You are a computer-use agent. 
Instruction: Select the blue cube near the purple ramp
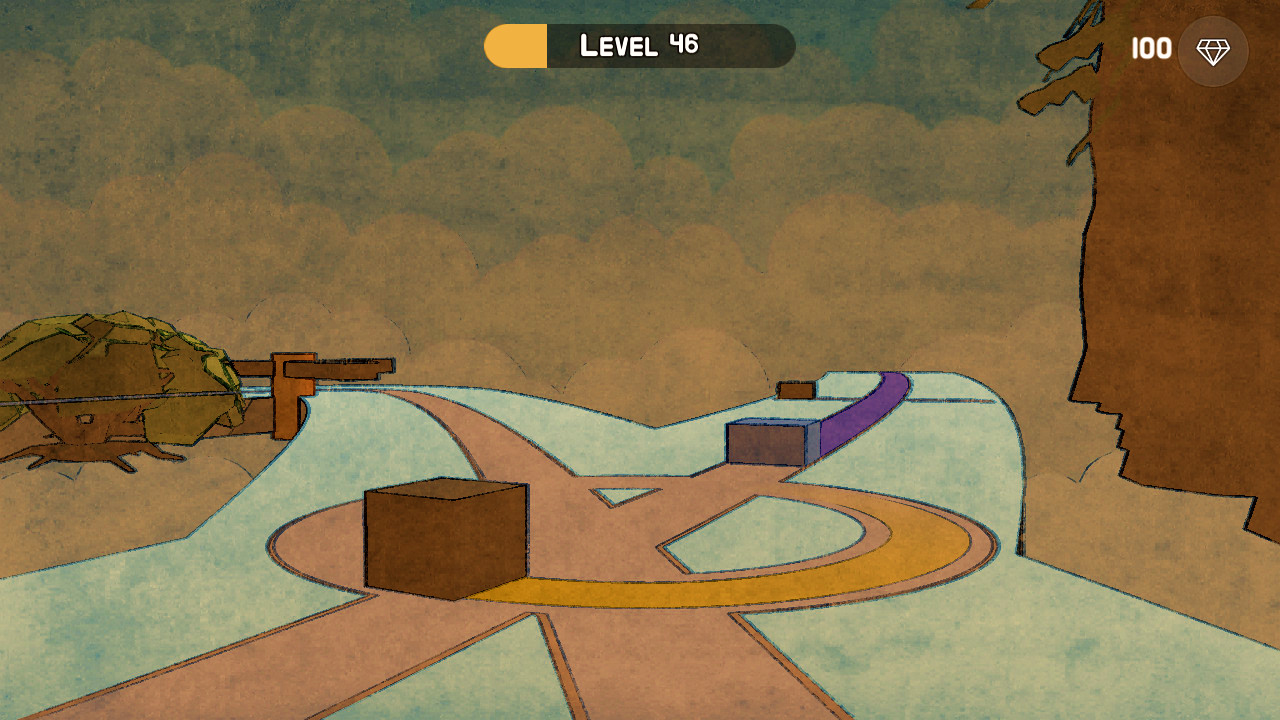tap(764, 444)
